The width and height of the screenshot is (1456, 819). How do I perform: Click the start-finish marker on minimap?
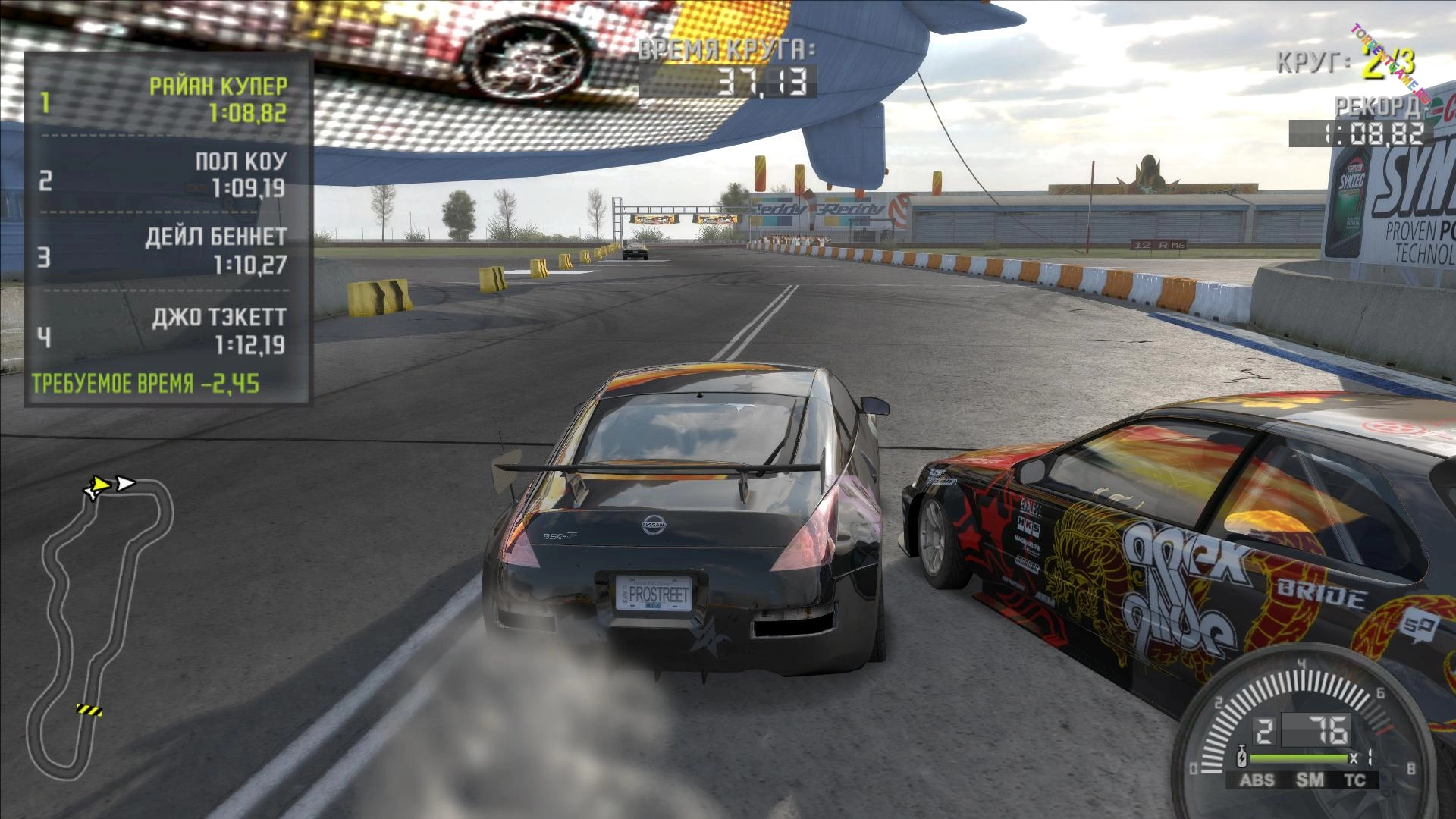pos(89,711)
